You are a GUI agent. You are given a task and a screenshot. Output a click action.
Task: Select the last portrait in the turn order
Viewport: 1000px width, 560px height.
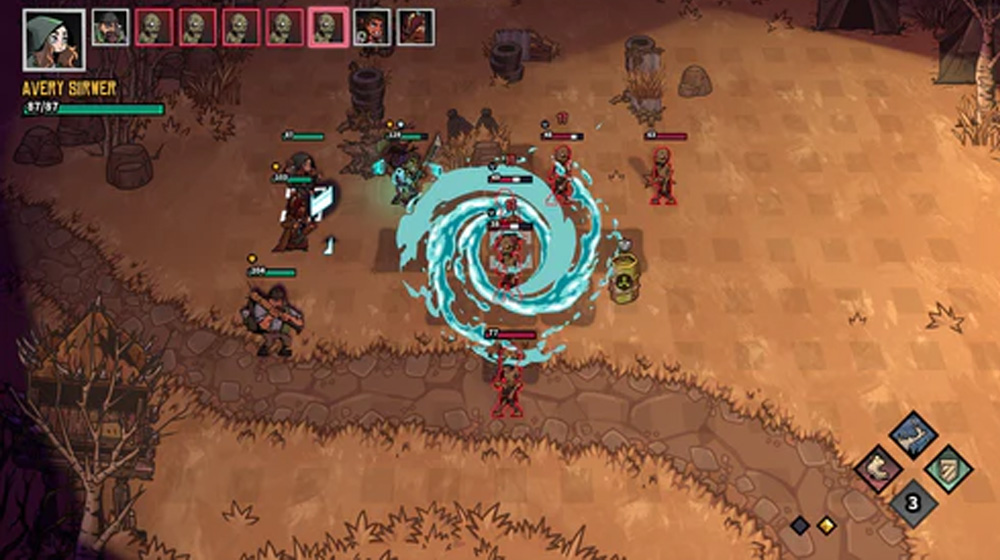point(415,28)
